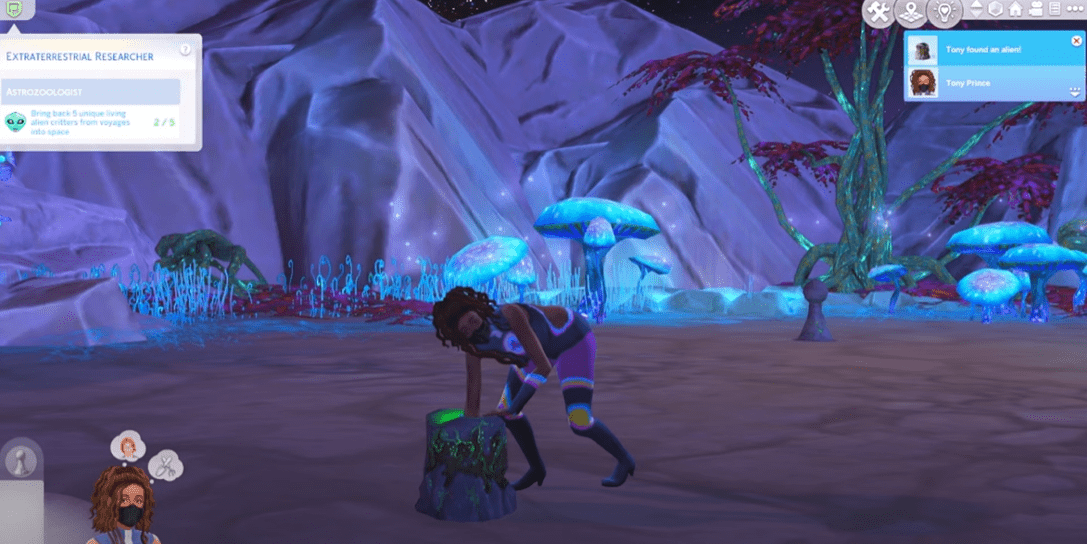1087x544 pixels.
Task: Click the gardening trowel whim bubble
Action: [165, 465]
